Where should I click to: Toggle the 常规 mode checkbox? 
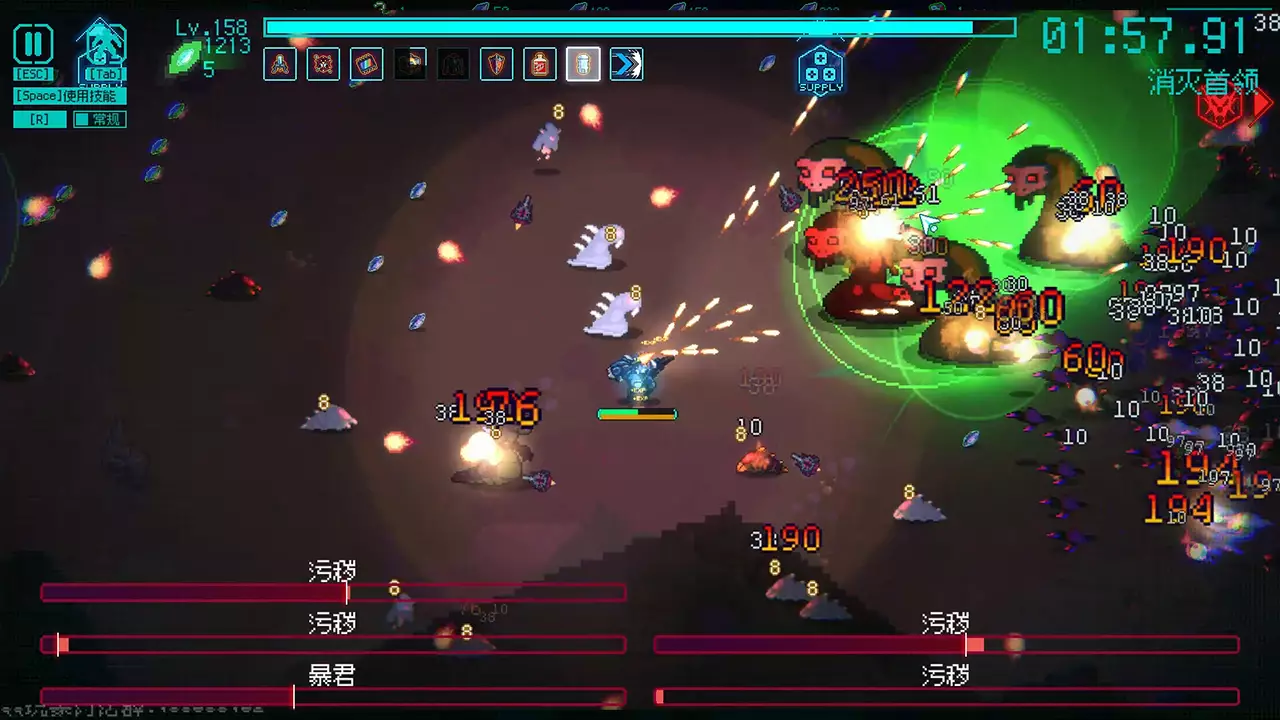(x=81, y=120)
